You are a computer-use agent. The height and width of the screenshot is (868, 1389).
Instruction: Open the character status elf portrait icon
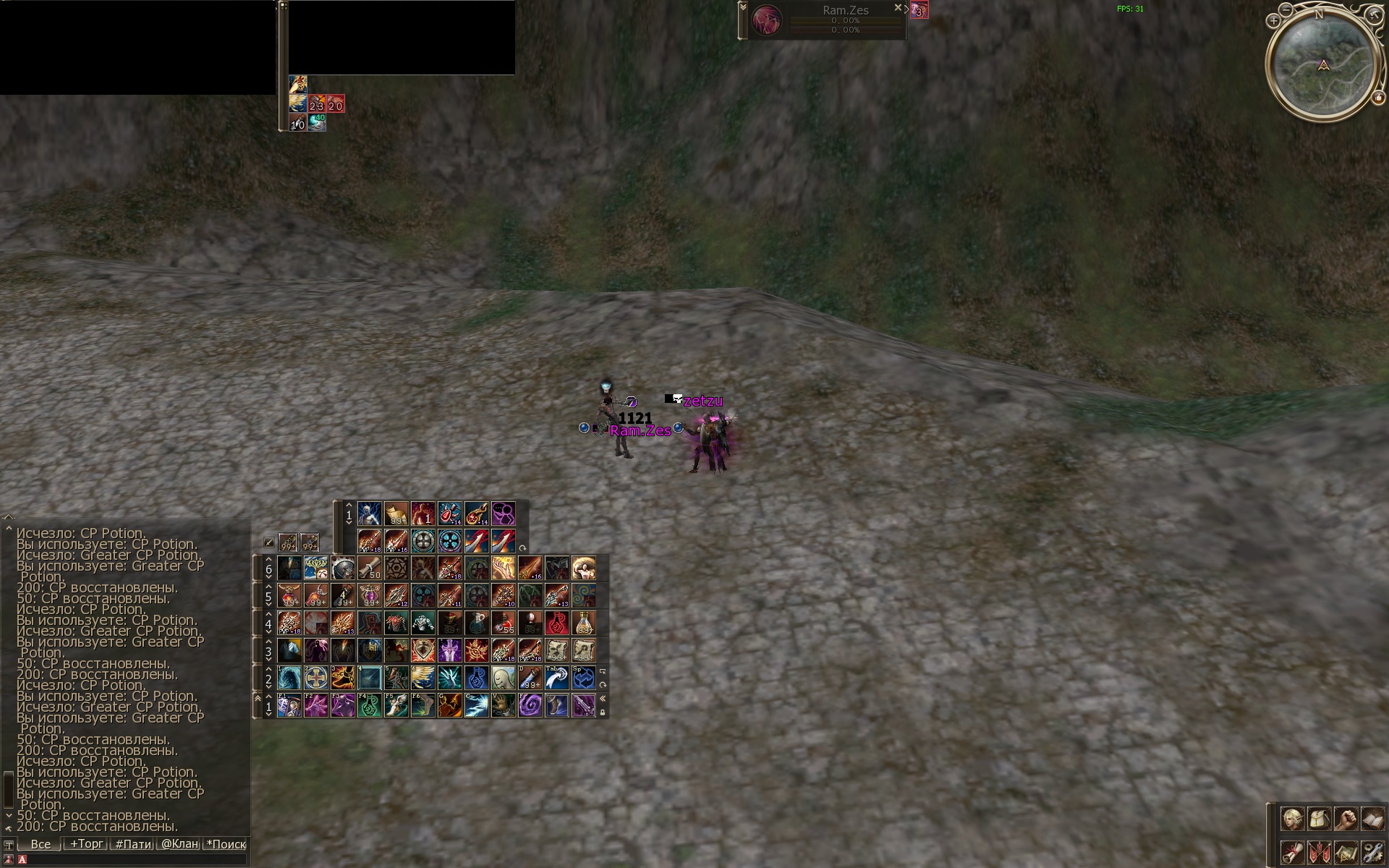pos(1292,820)
